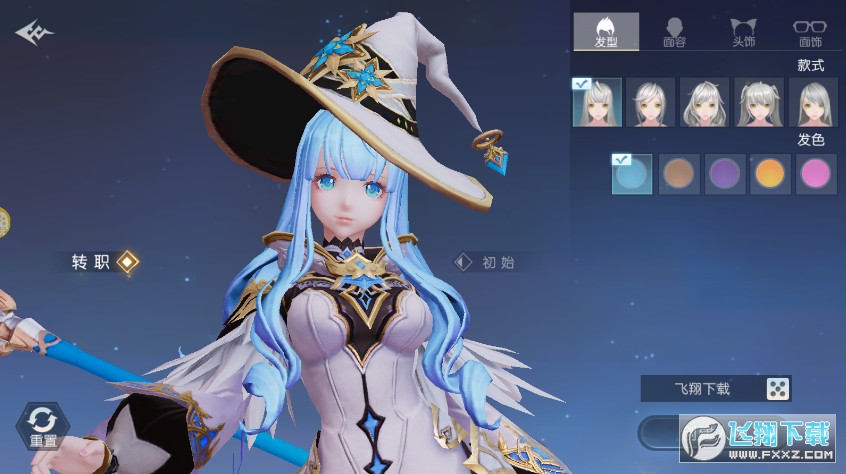
Task: Choose the brown hair color swatch
Action: (x=679, y=174)
